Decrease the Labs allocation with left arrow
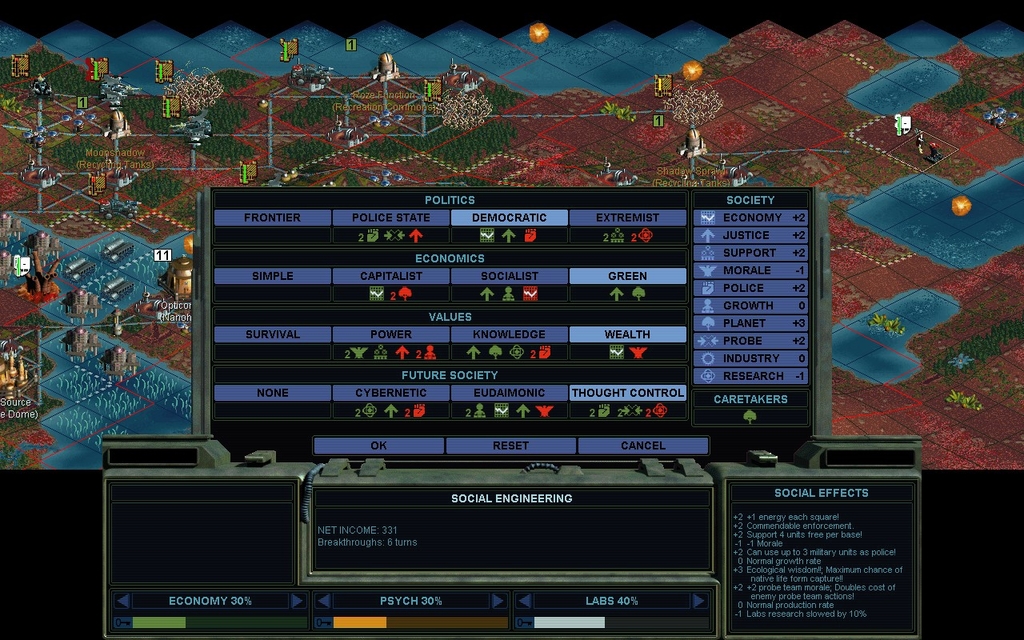The image size is (1024, 640). tap(522, 601)
